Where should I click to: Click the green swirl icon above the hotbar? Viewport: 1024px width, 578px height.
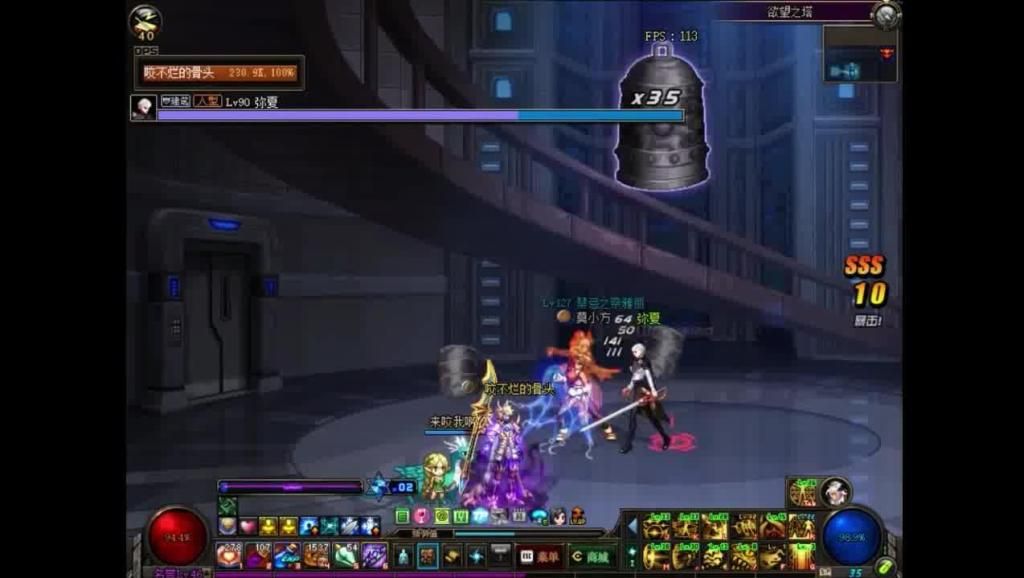point(441,516)
